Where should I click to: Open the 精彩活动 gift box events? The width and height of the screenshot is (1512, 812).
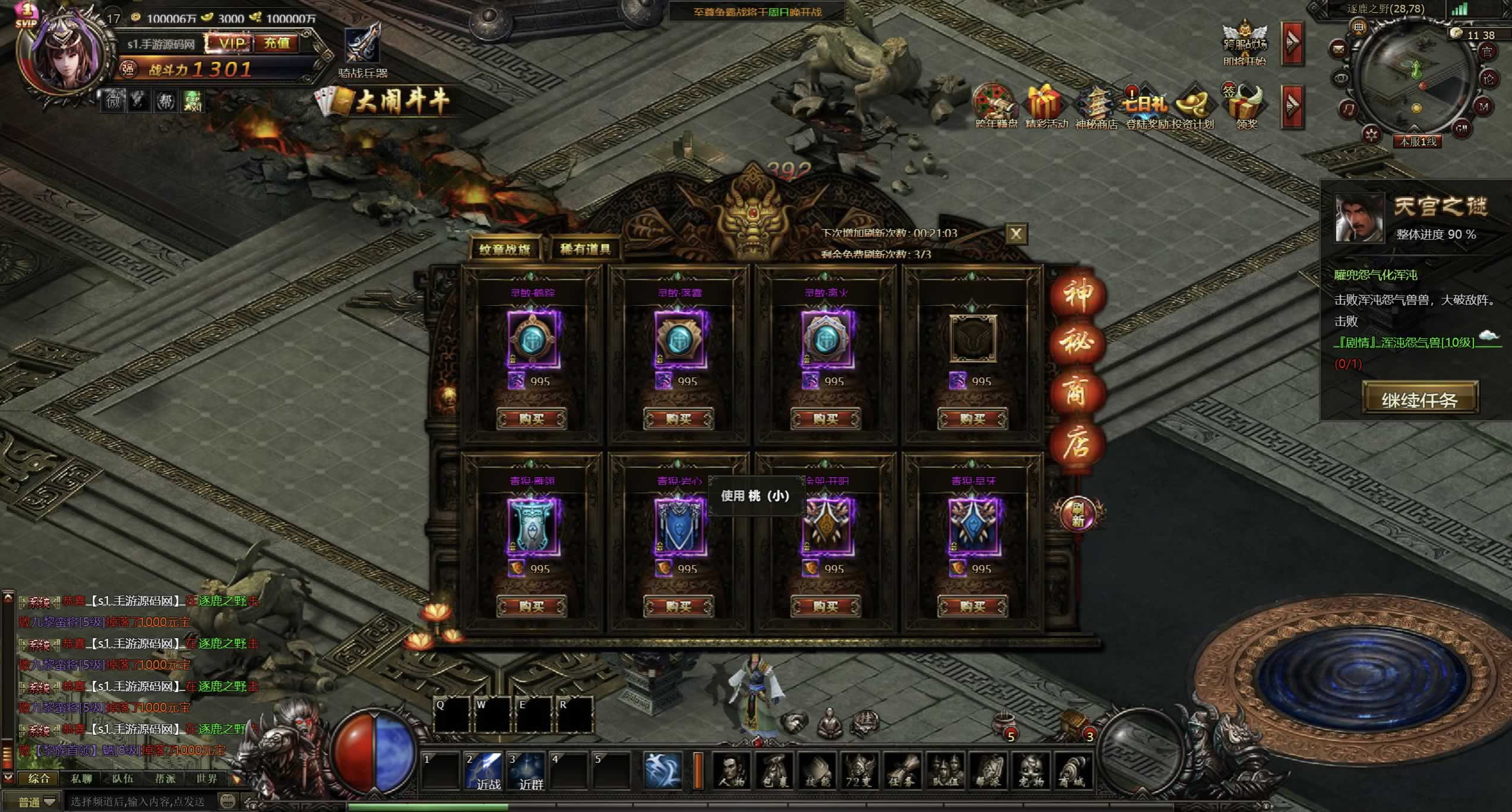click(x=1046, y=107)
